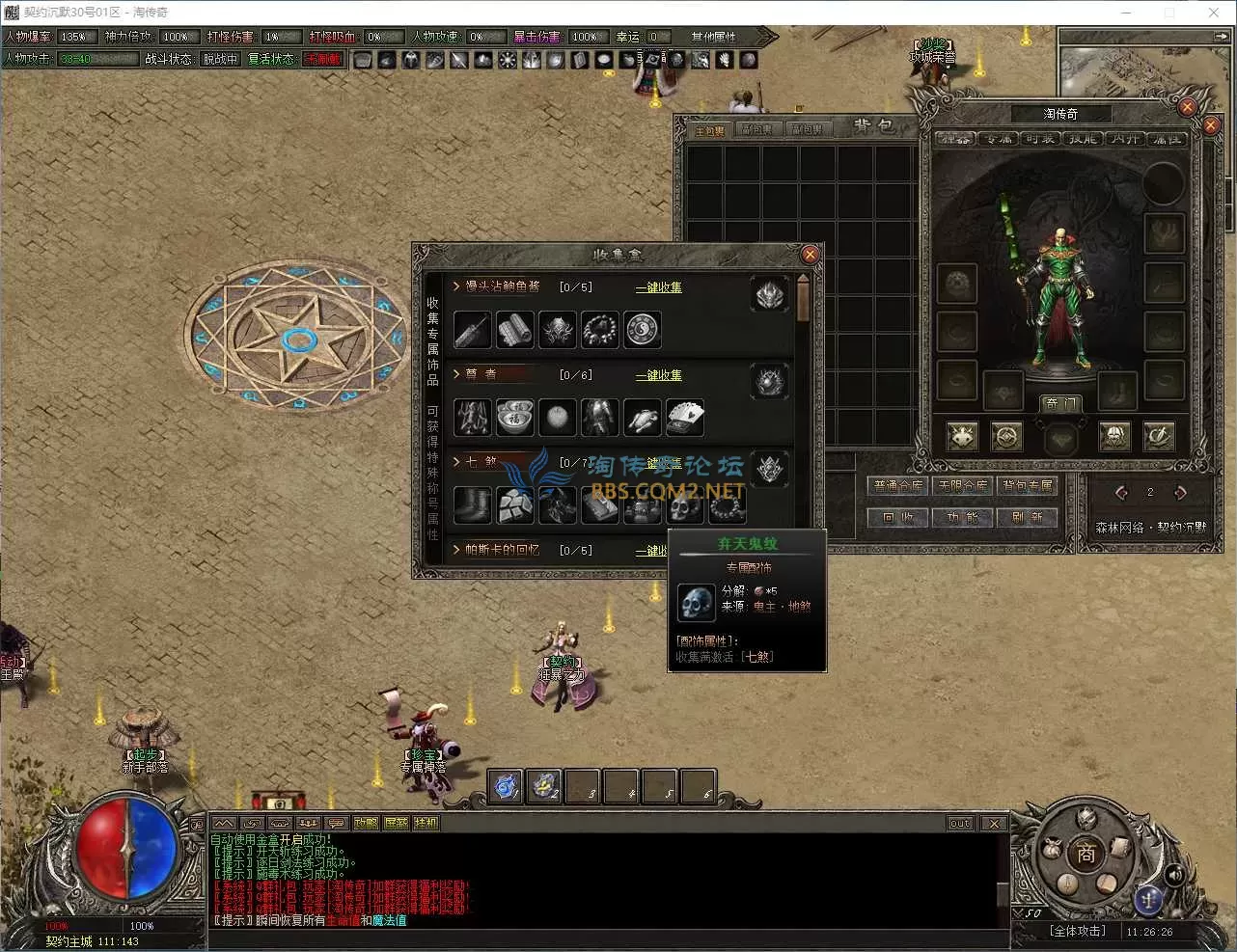1237x952 pixels.
Task: Expand the 帕斯卡的回忆 collection entry
Action: click(456, 550)
